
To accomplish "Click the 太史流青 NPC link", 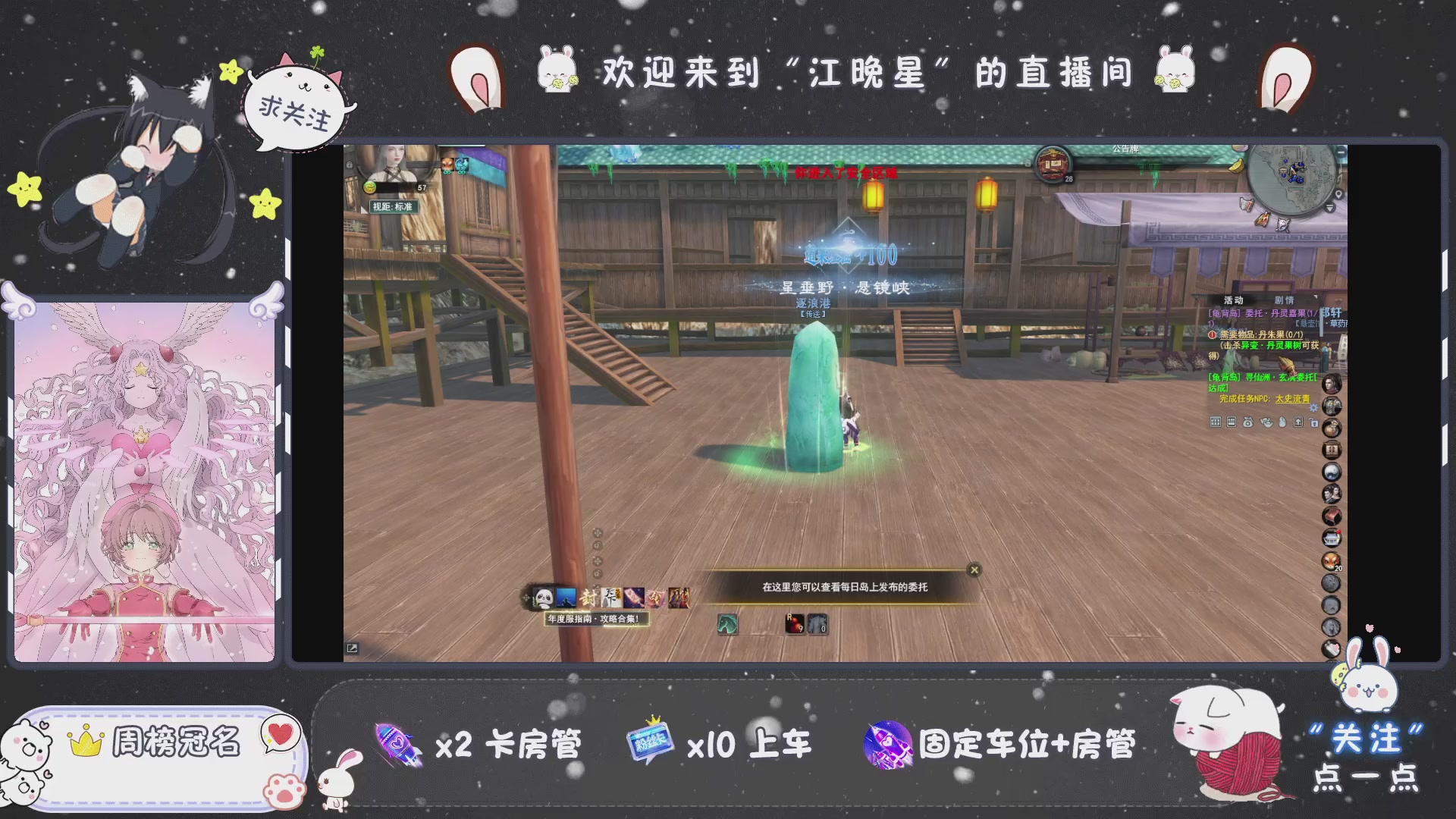I will 1293,400.
